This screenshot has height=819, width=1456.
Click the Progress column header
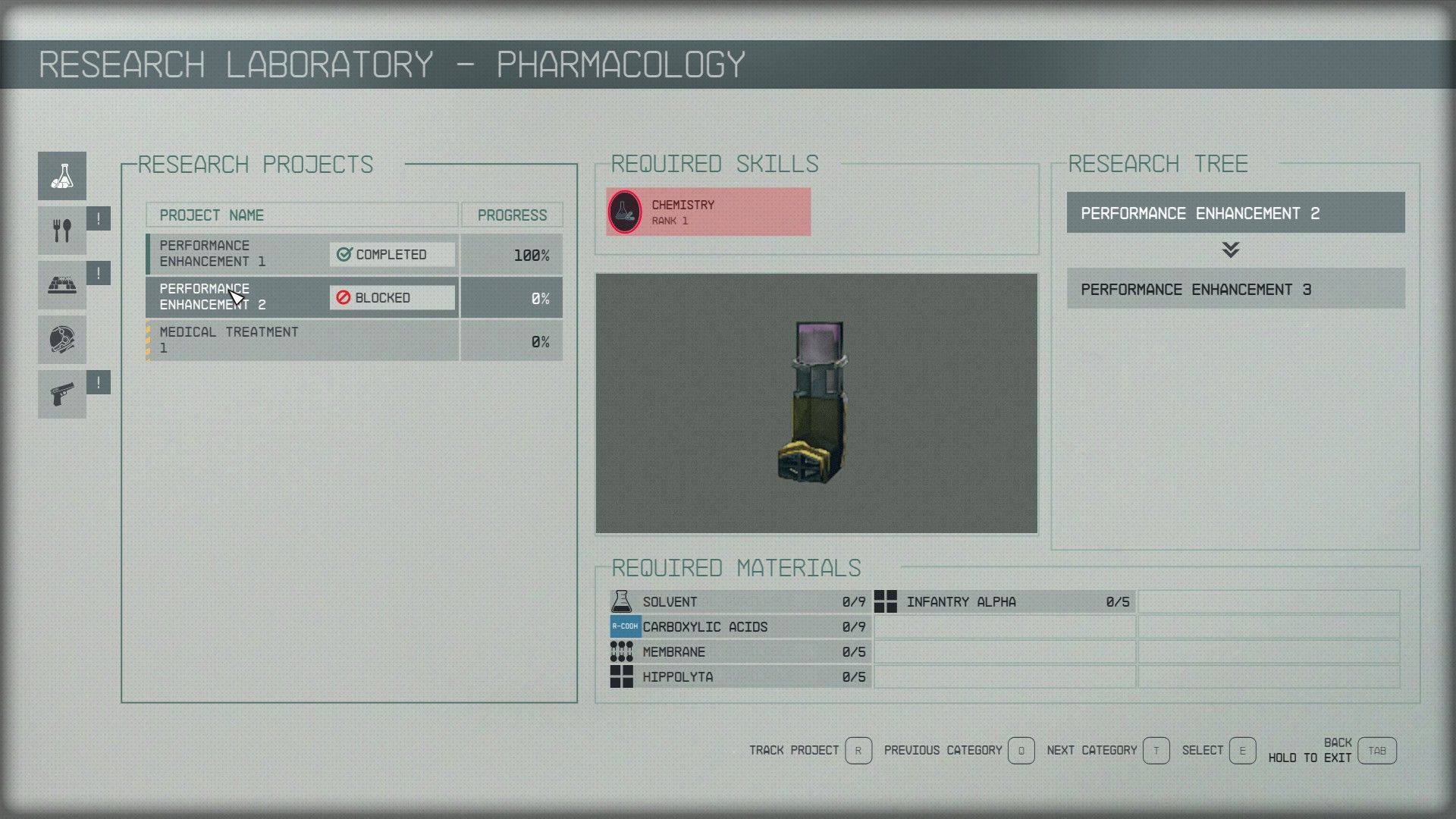pos(512,215)
